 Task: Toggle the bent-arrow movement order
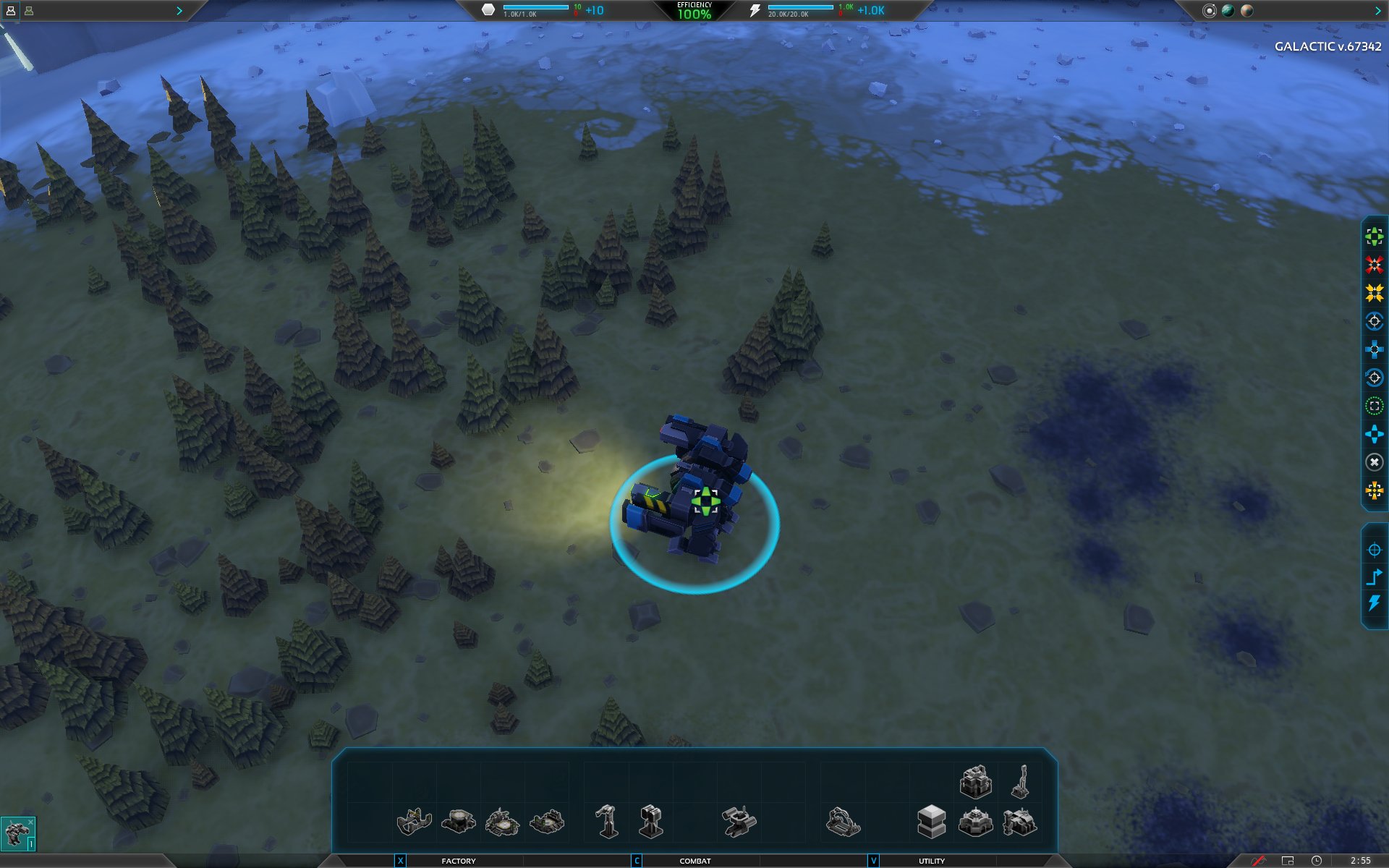(x=1374, y=576)
